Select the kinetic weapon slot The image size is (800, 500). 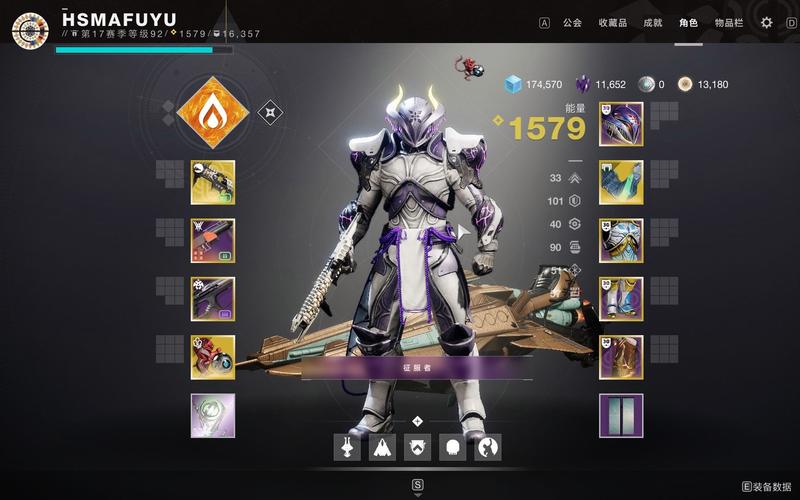pos(213,182)
